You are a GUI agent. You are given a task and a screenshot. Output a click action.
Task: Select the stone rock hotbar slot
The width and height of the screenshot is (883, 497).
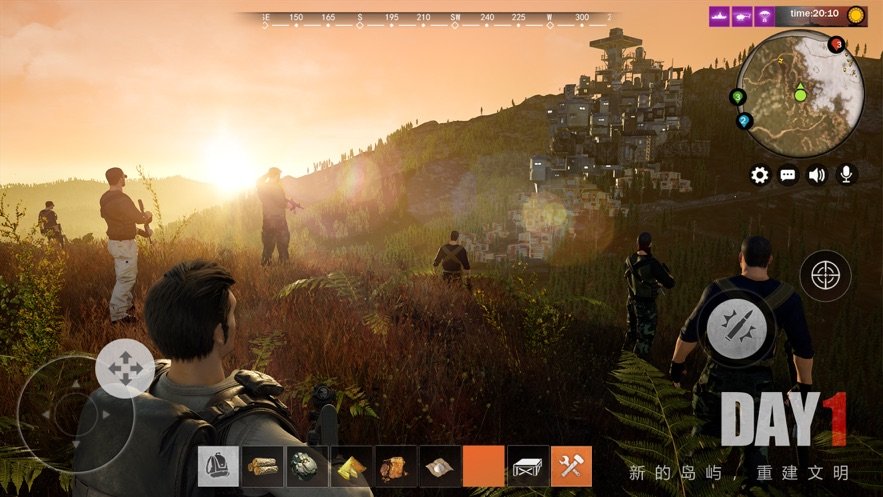[306, 466]
